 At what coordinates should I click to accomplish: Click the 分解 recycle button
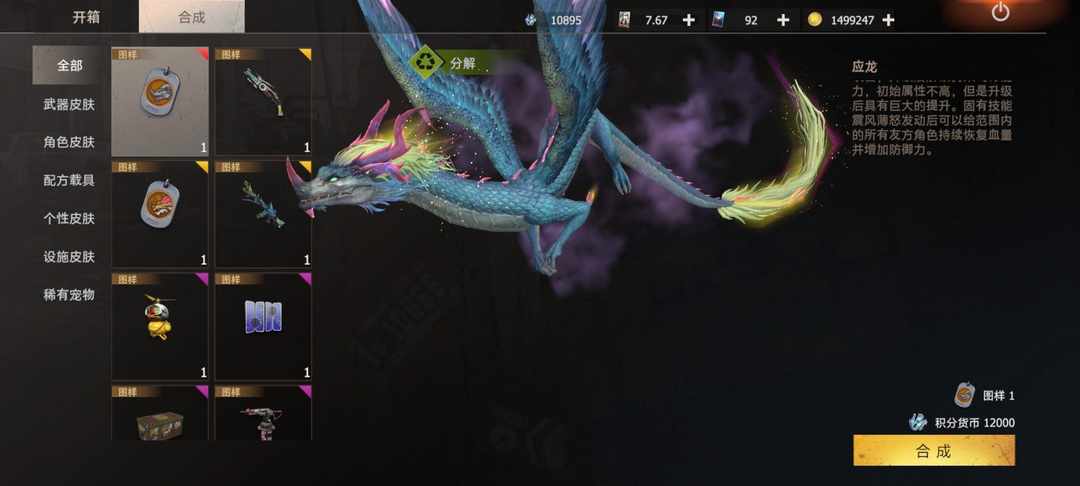pyautogui.click(x=449, y=62)
